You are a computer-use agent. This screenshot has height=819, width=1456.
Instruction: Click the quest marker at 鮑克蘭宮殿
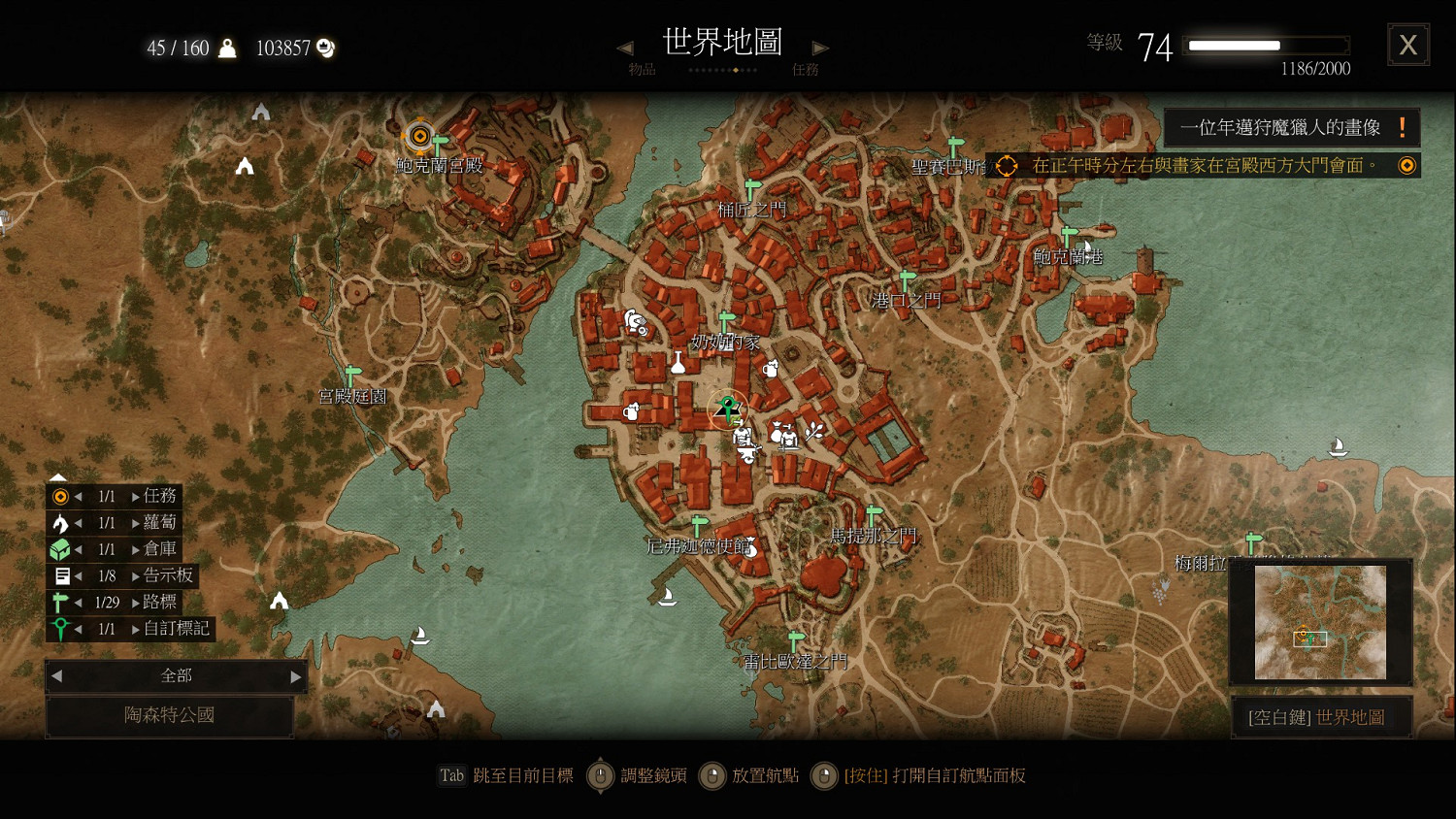tap(418, 136)
